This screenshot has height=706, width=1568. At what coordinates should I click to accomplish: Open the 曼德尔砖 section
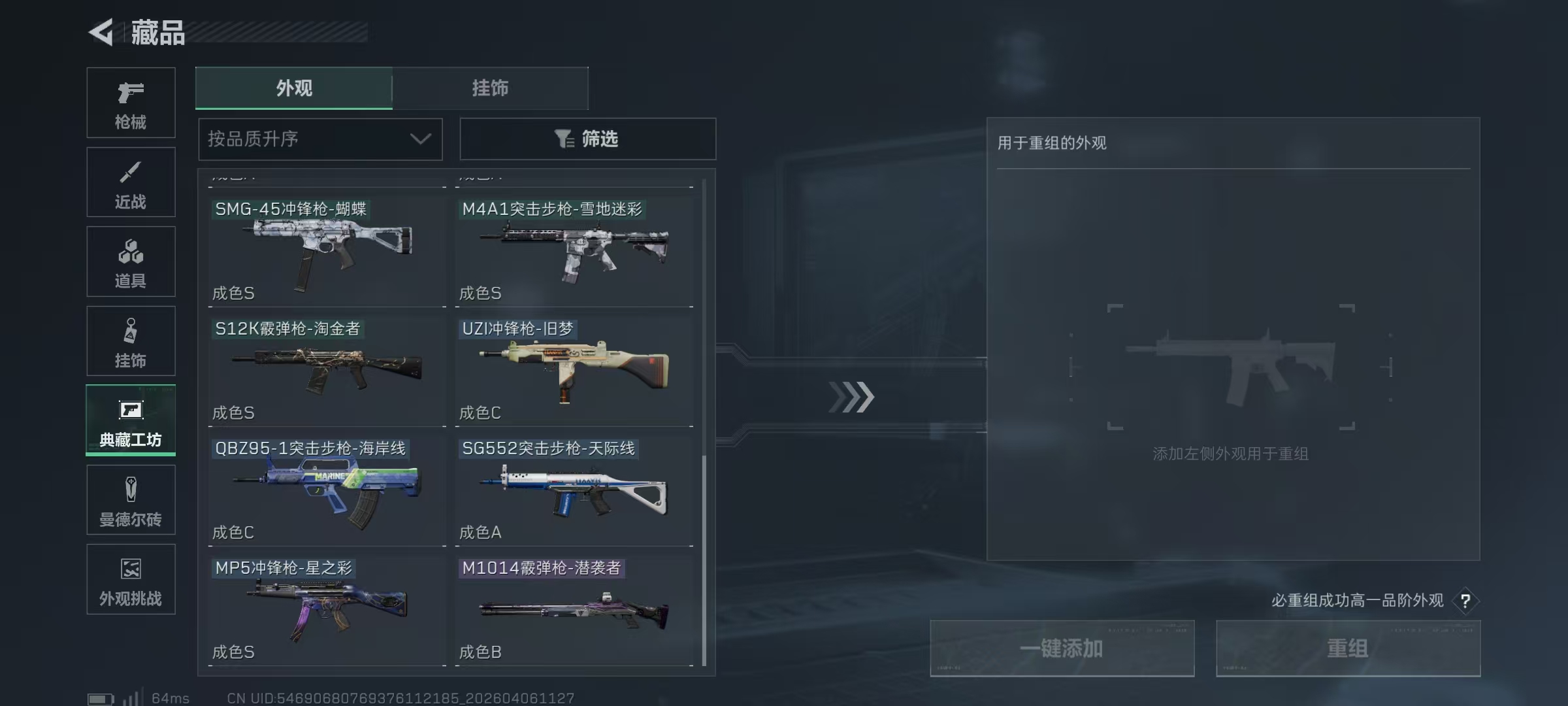pyautogui.click(x=131, y=500)
